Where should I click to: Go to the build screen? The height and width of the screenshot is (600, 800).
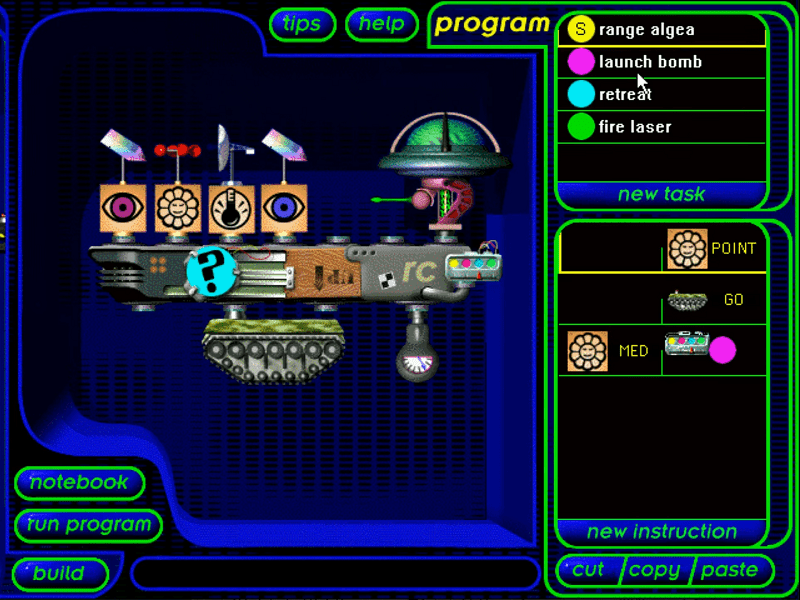[x=59, y=574]
